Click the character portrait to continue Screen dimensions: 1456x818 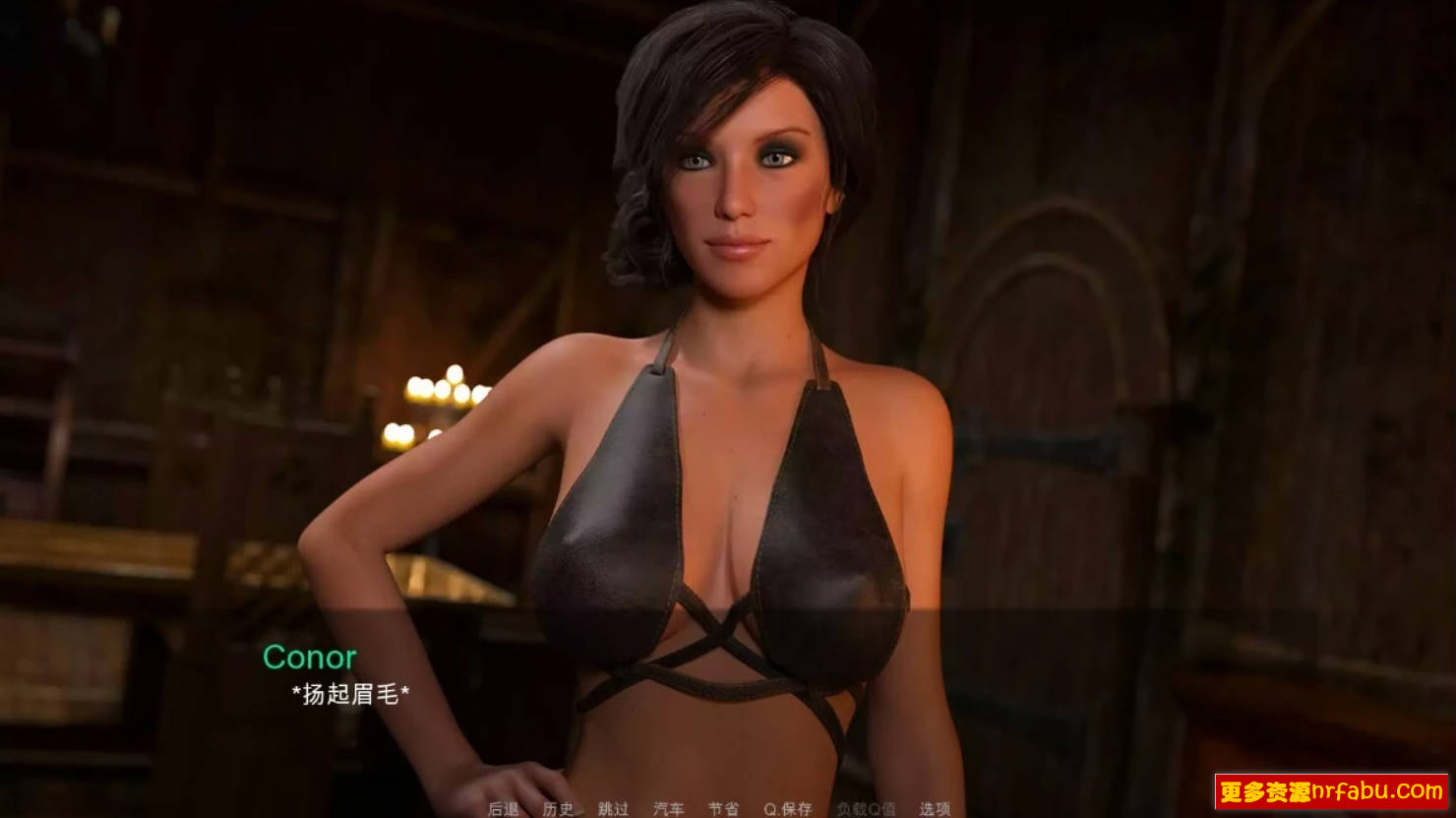728,394
